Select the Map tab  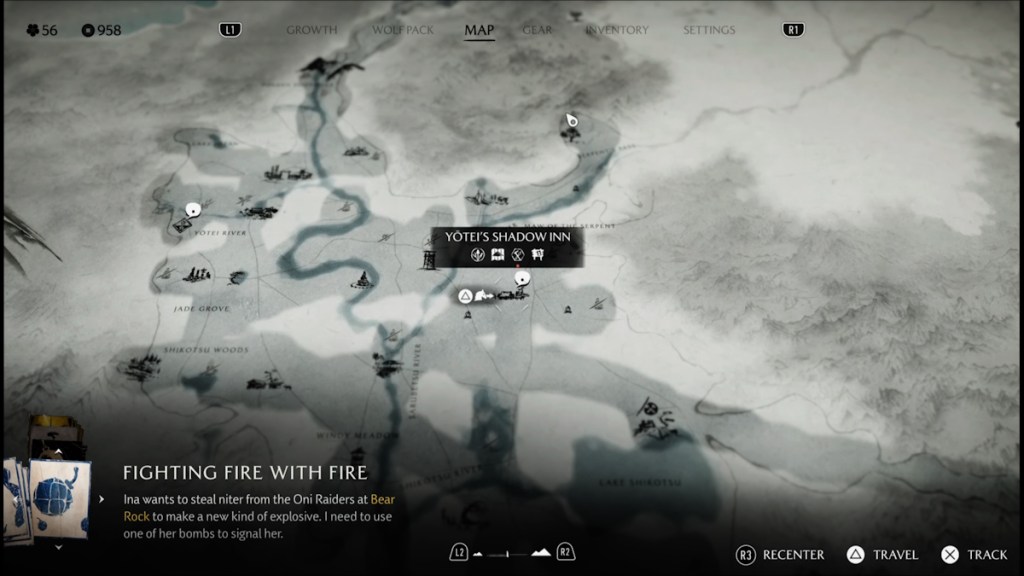coord(479,30)
